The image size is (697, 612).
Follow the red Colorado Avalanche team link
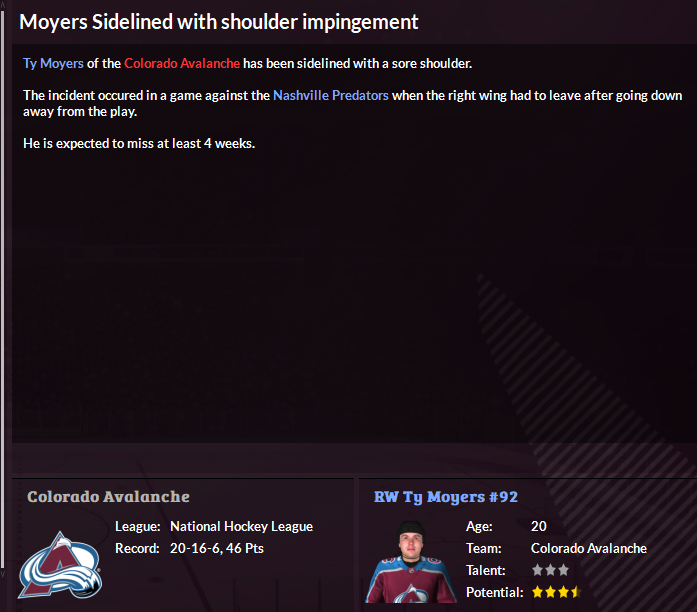click(182, 64)
